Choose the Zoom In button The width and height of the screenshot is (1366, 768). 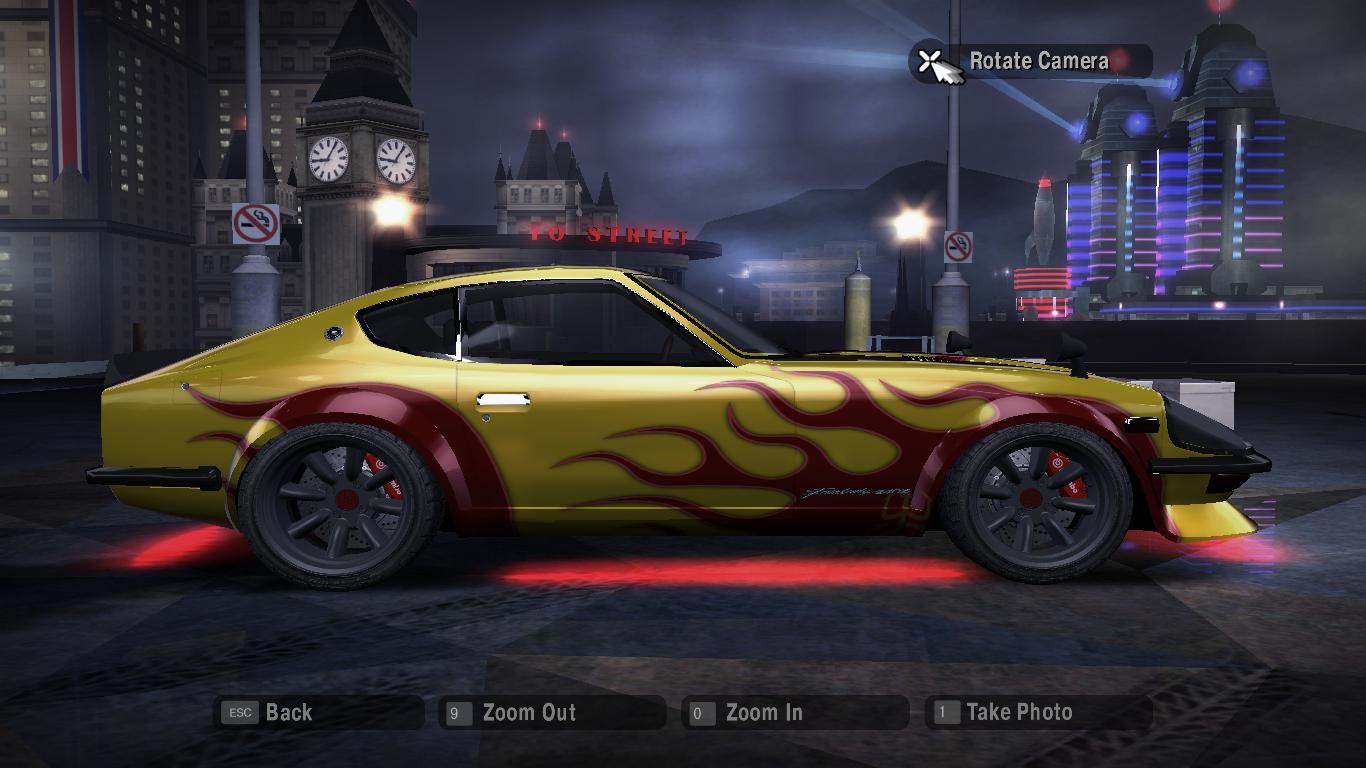(763, 713)
